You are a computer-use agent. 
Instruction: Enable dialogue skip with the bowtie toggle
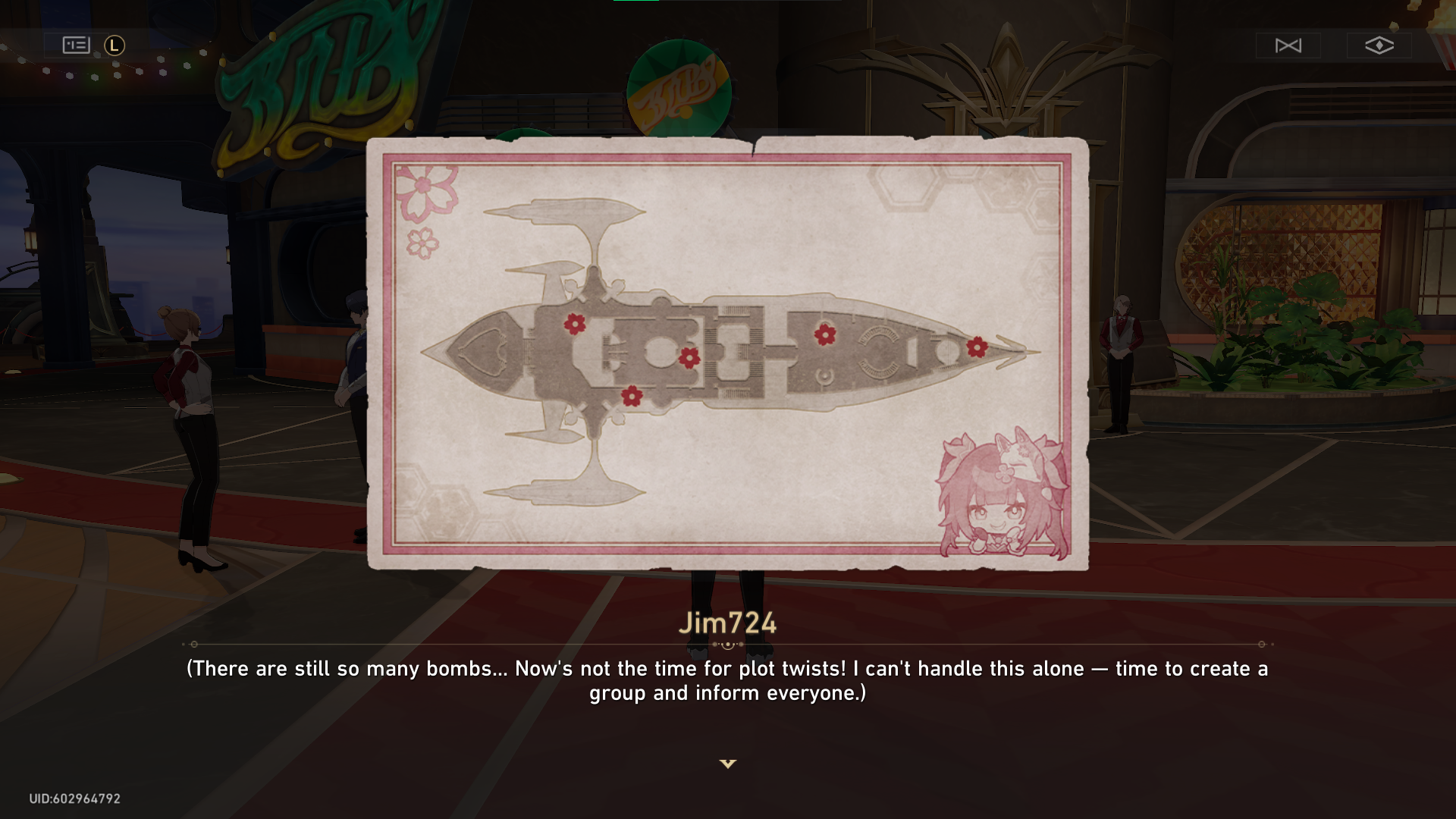click(x=1288, y=45)
